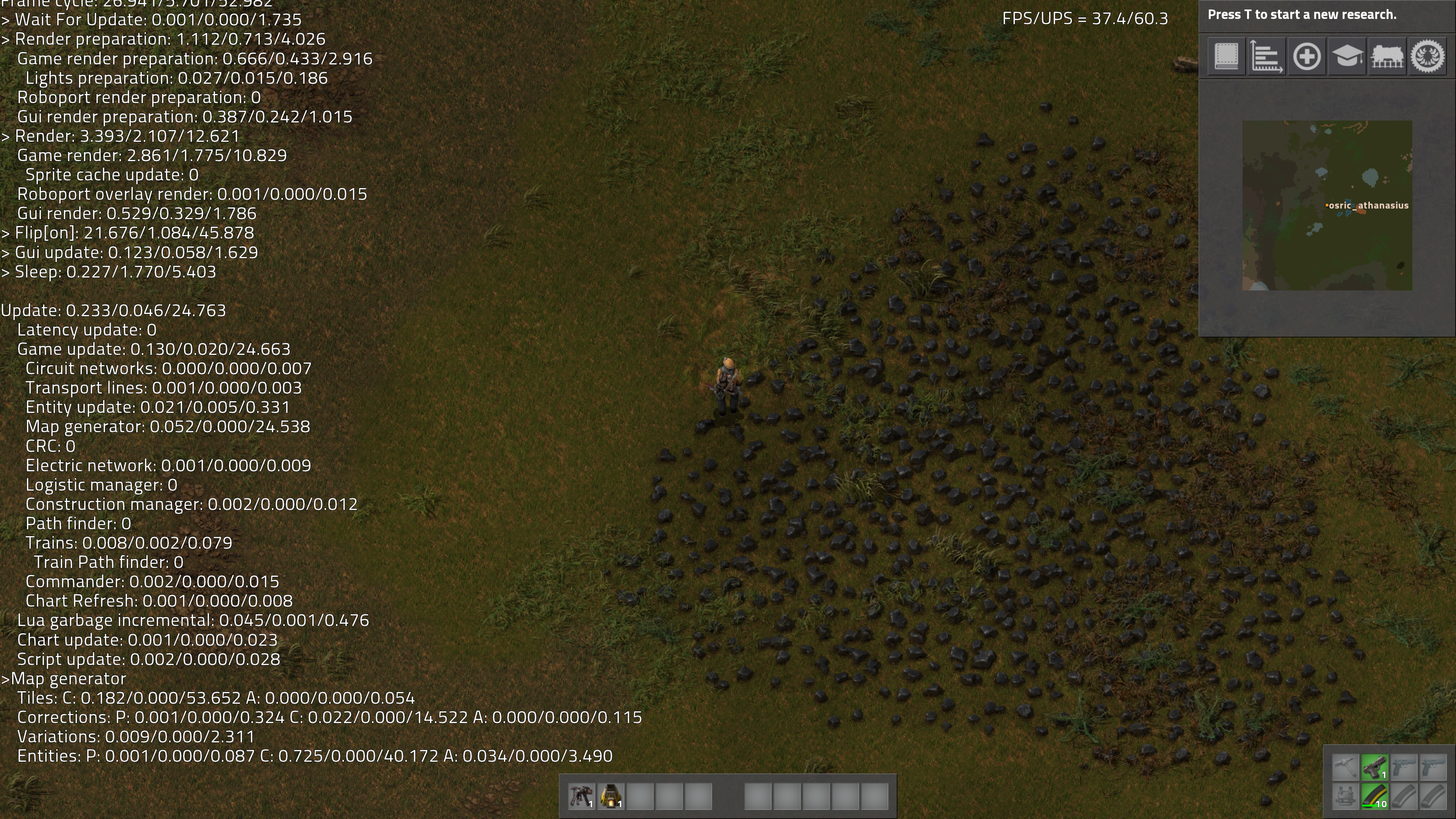Viewport: 1456px width, 819px height.
Task: Click the empty armor slot
Action: 1345,796
